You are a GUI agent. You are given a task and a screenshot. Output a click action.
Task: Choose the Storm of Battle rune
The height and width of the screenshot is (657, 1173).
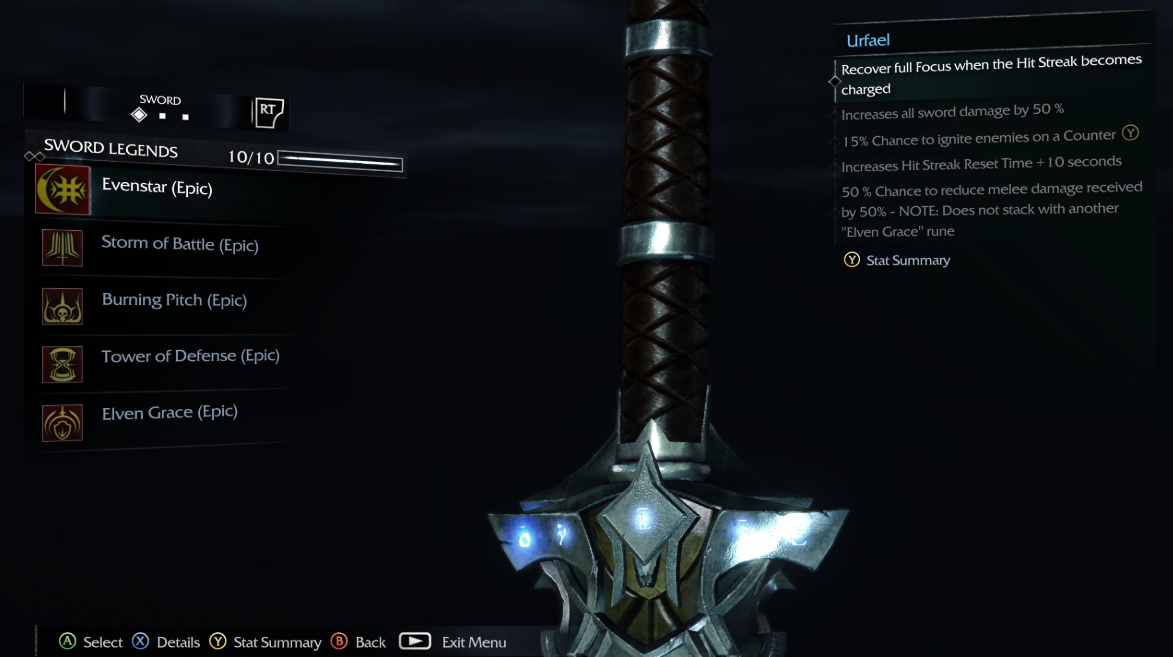180,245
